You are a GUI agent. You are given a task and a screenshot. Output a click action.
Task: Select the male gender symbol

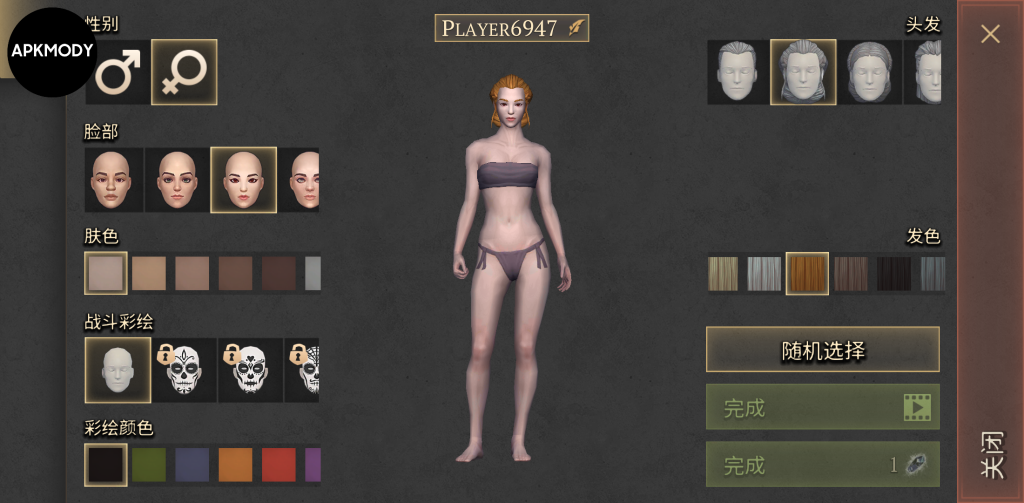(x=118, y=72)
